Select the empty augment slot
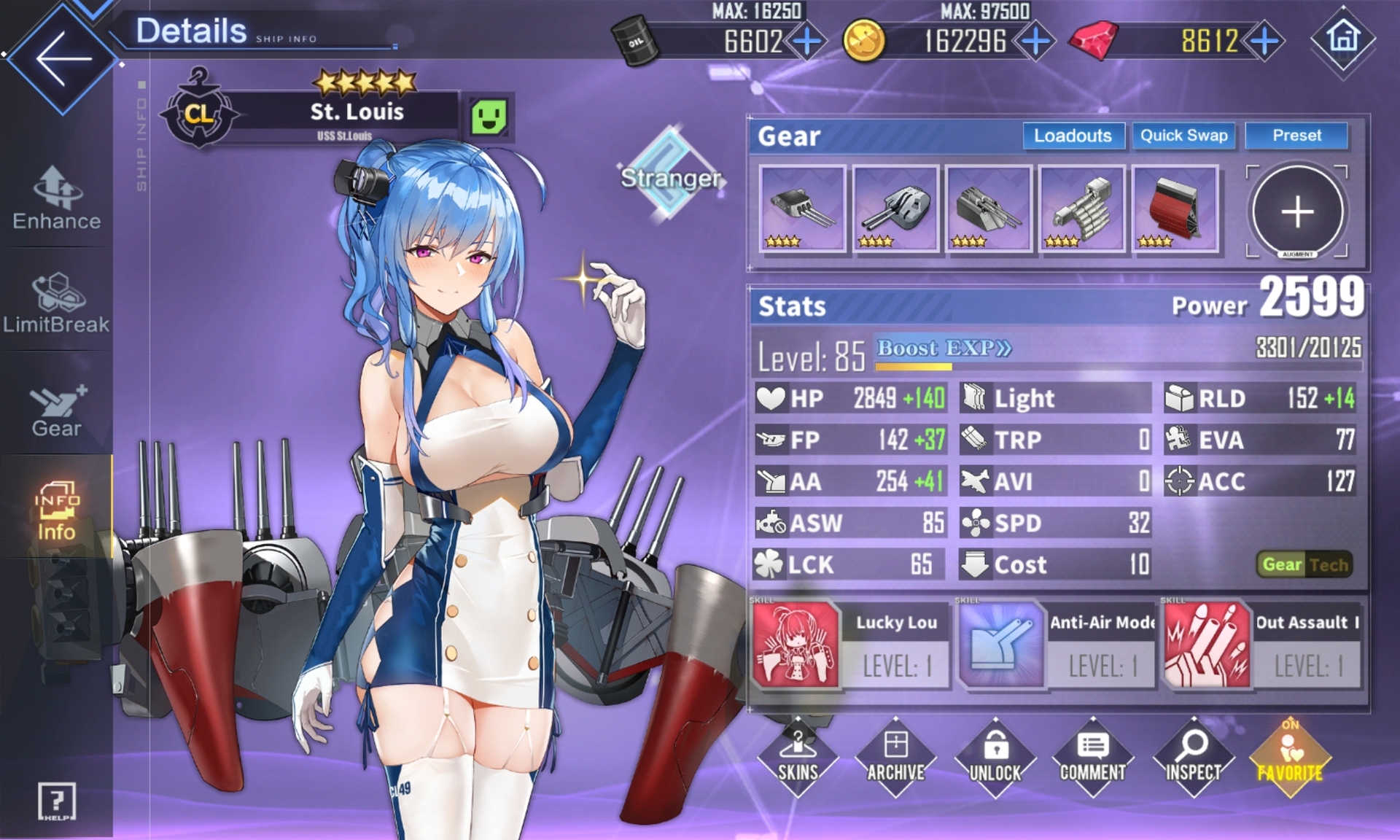1400x840 pixels. tap(1297, 211)
